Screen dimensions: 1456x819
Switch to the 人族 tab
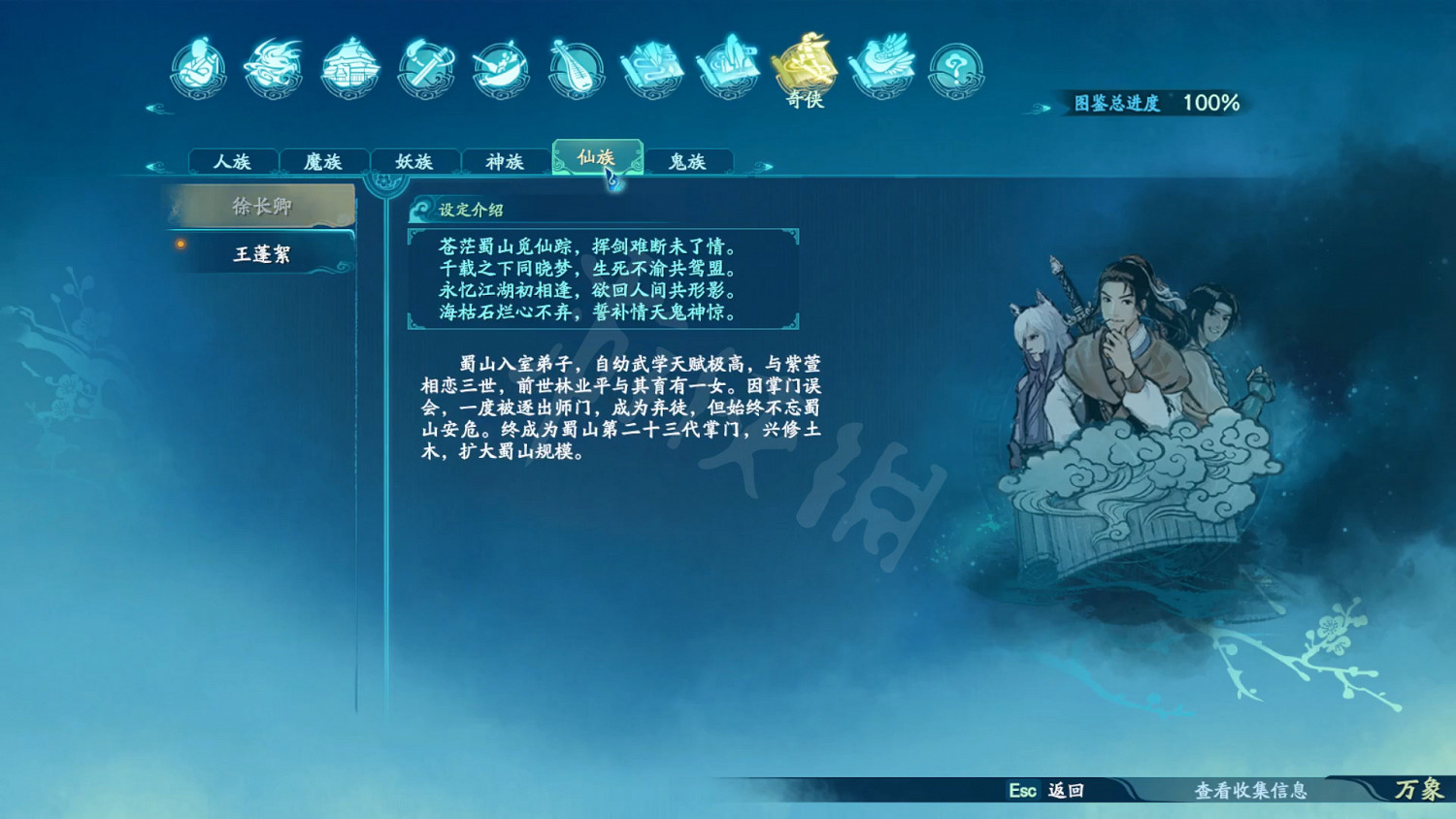point(233,162)
